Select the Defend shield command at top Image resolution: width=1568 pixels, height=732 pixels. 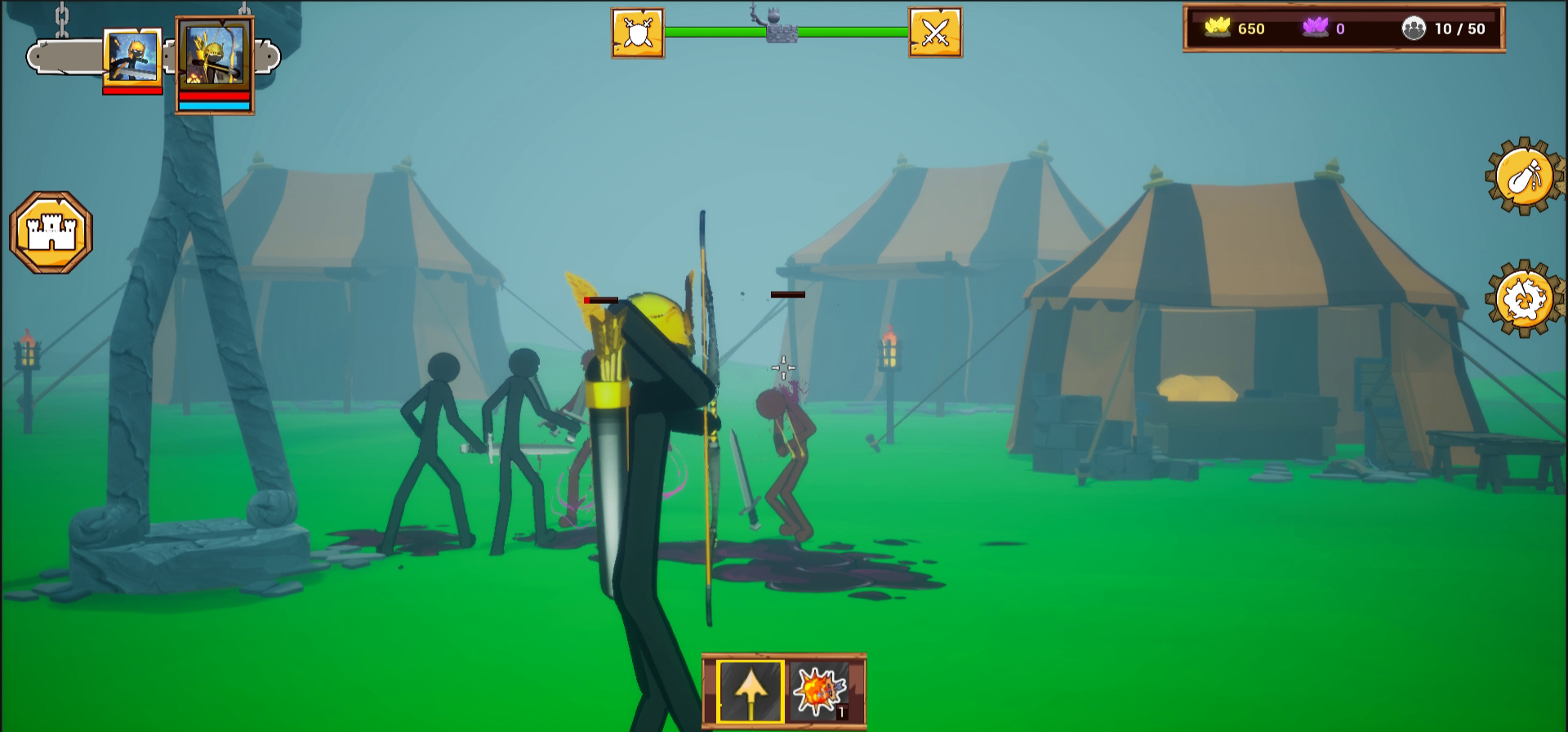pos(636,31)
